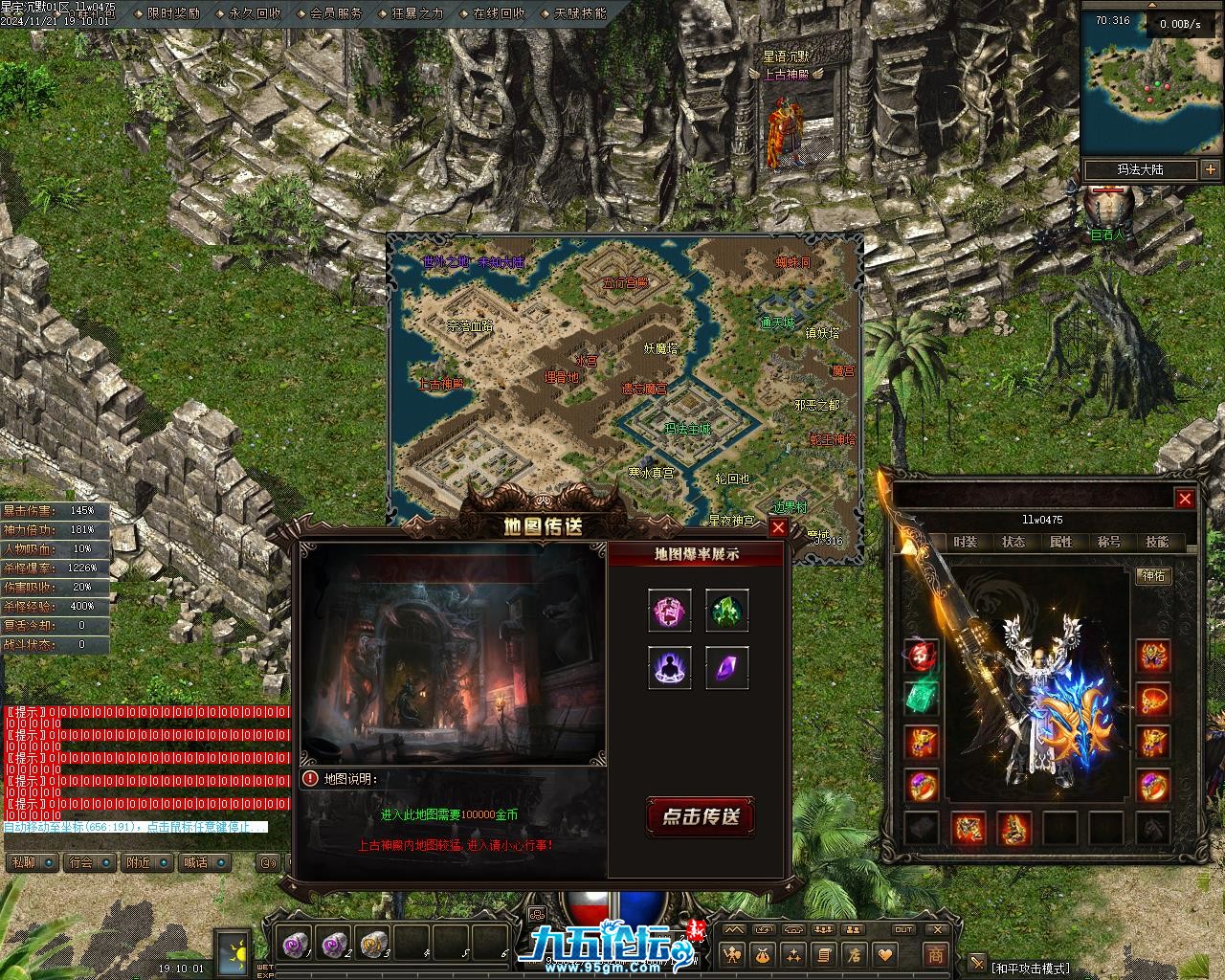This screenshot has width=1225, height=980.
Task: Select the green jade equipment slot
Action: 922,697
